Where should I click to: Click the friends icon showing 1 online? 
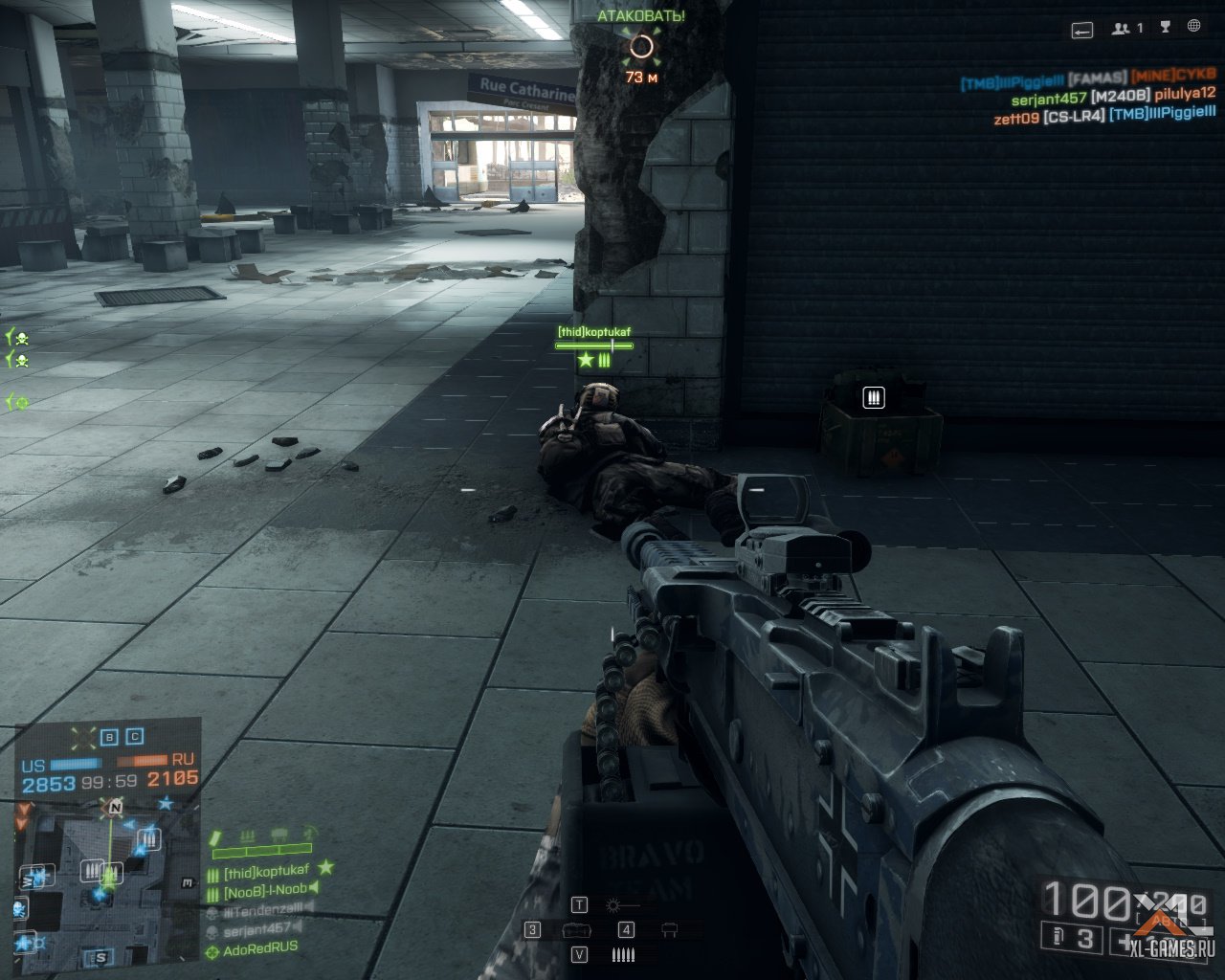[x=1126, y=29]
